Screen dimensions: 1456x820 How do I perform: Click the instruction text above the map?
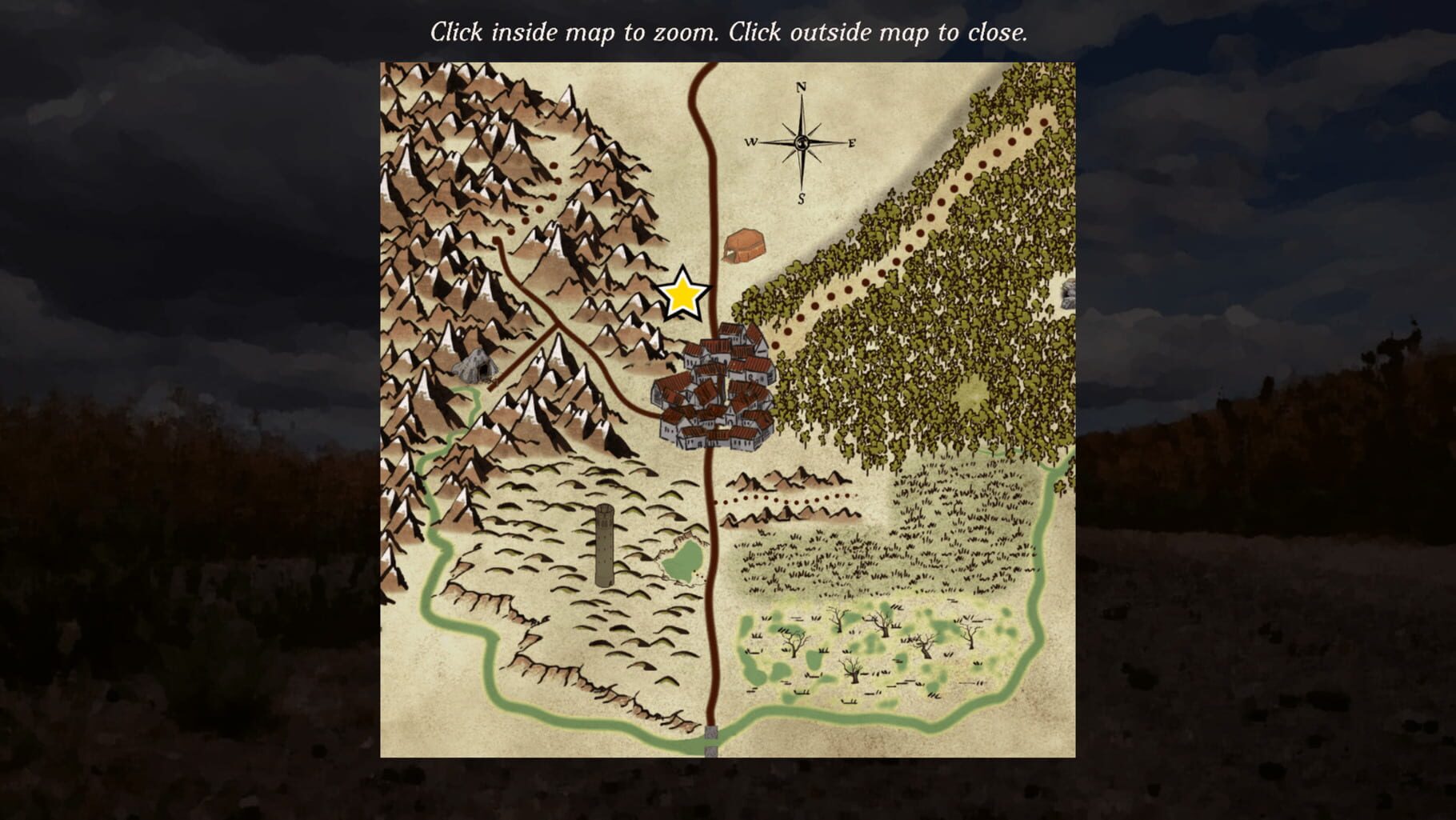pyautogui.click(x=730, y=32)
